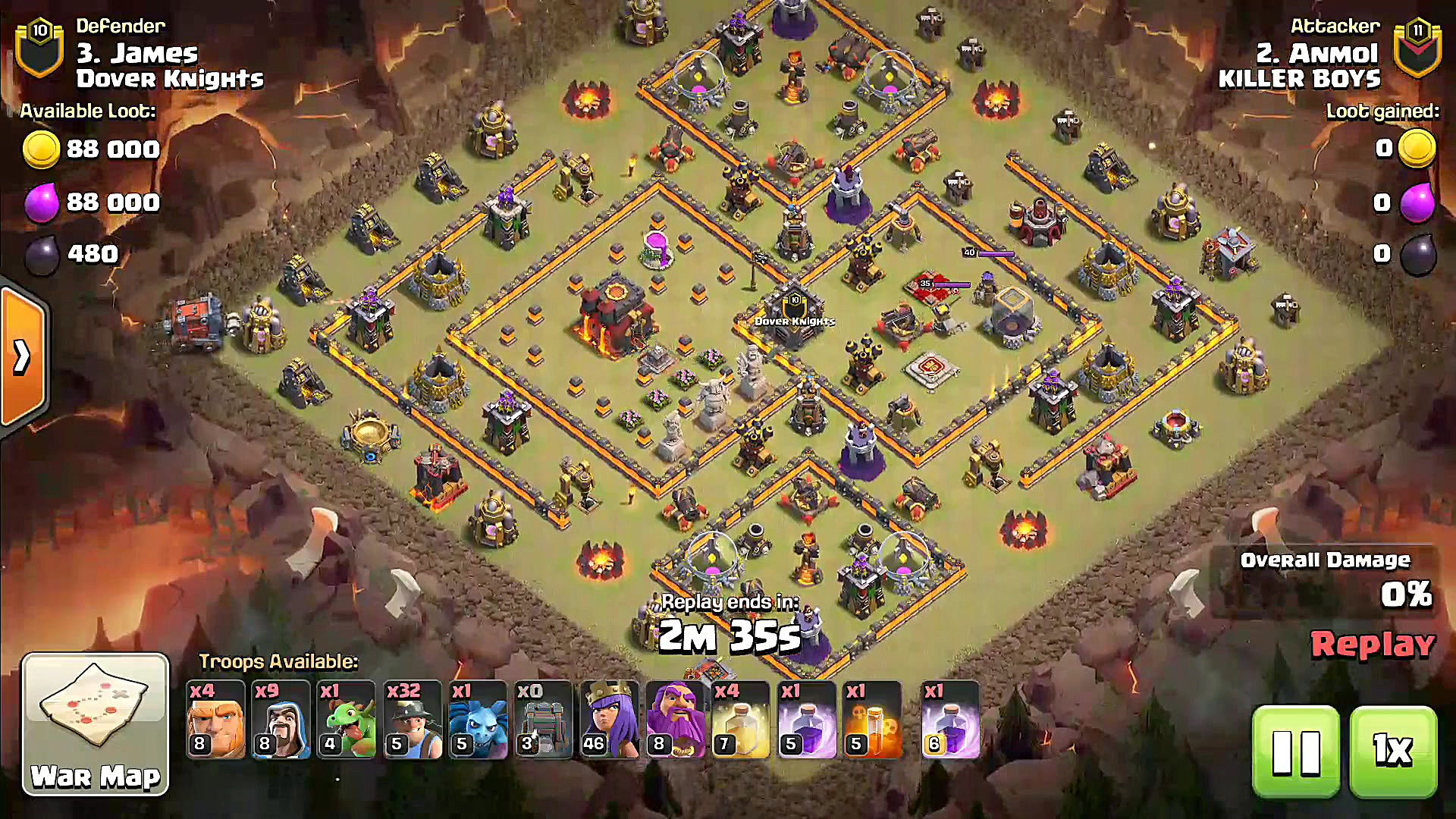Expand the orange arrow side panel
This screenshot has height=819, width=1456.
coord(23,357)
